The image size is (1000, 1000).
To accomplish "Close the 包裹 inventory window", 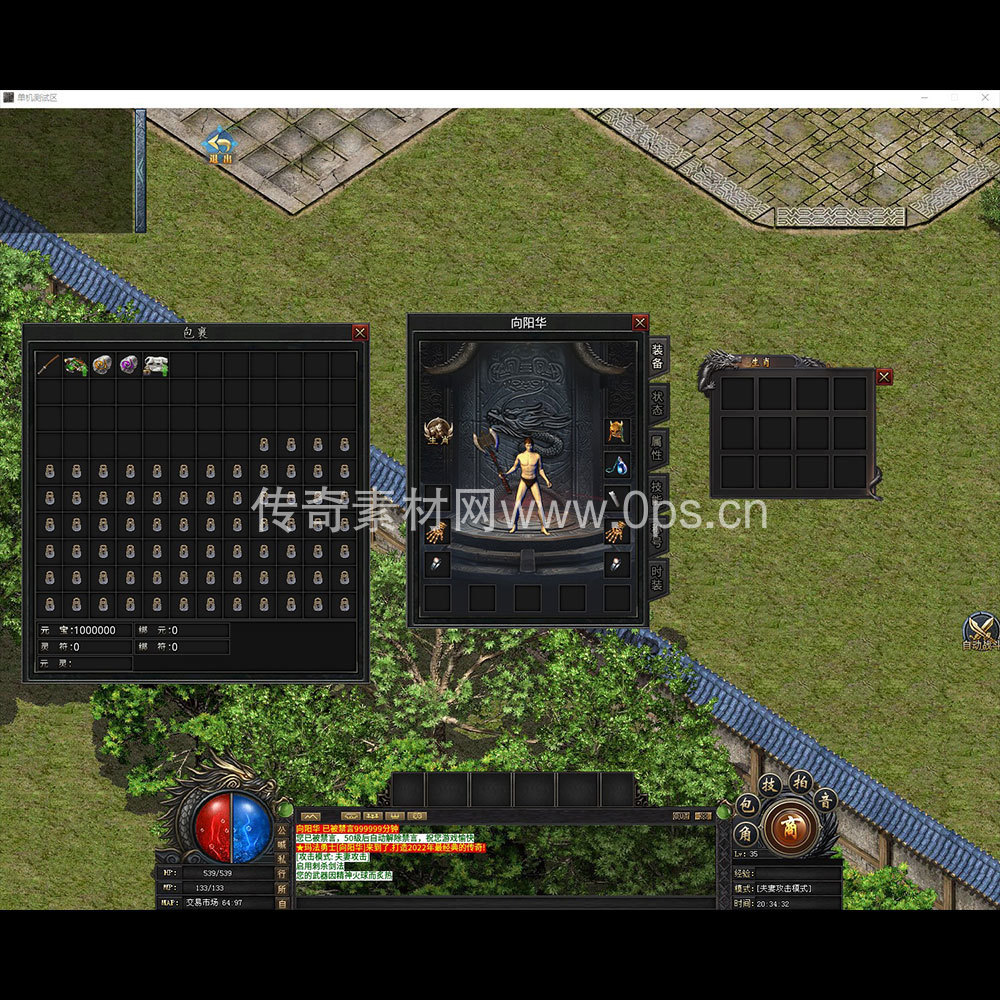I will pyautogui.click(x=360, y=332).
